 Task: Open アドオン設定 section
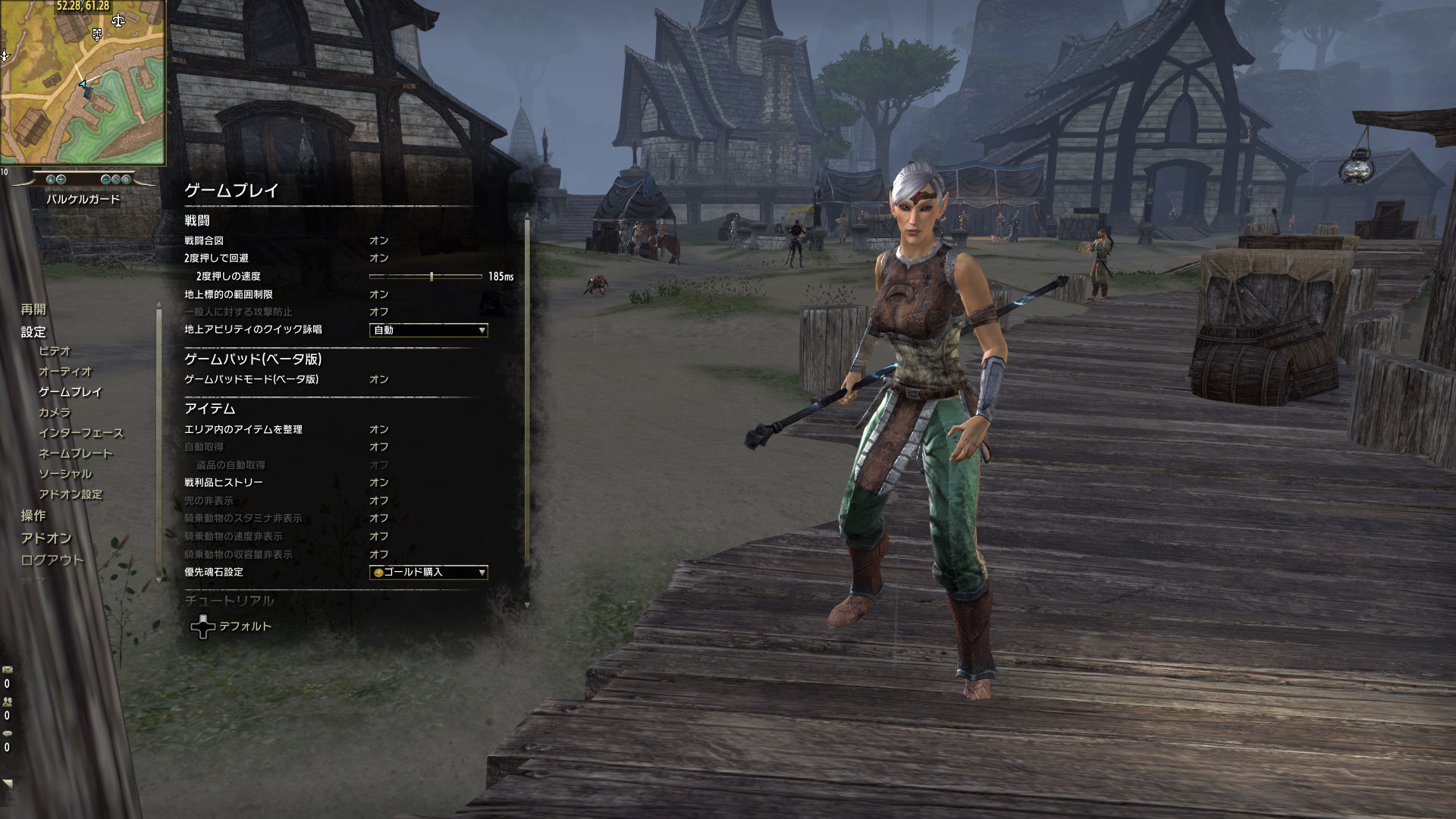point(71,494)
